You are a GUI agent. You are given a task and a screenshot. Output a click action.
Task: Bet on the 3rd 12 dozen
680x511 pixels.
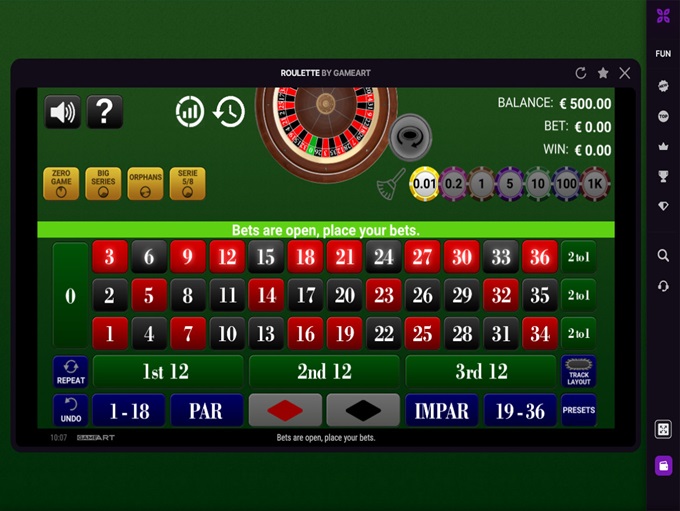(x=481, y=372)
